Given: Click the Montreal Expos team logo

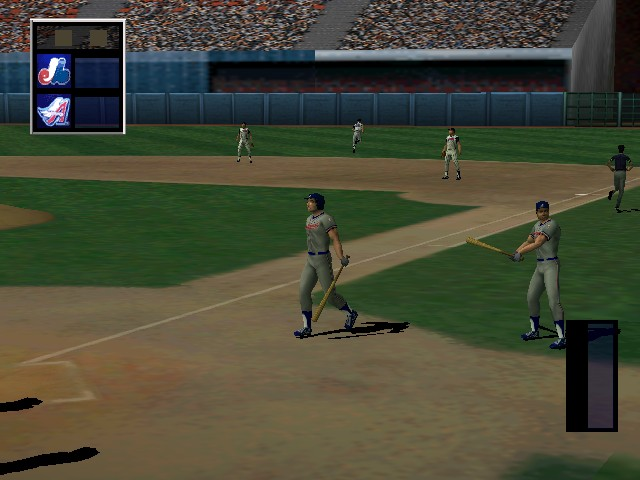Looking at the screenshot, I should 53,71.
